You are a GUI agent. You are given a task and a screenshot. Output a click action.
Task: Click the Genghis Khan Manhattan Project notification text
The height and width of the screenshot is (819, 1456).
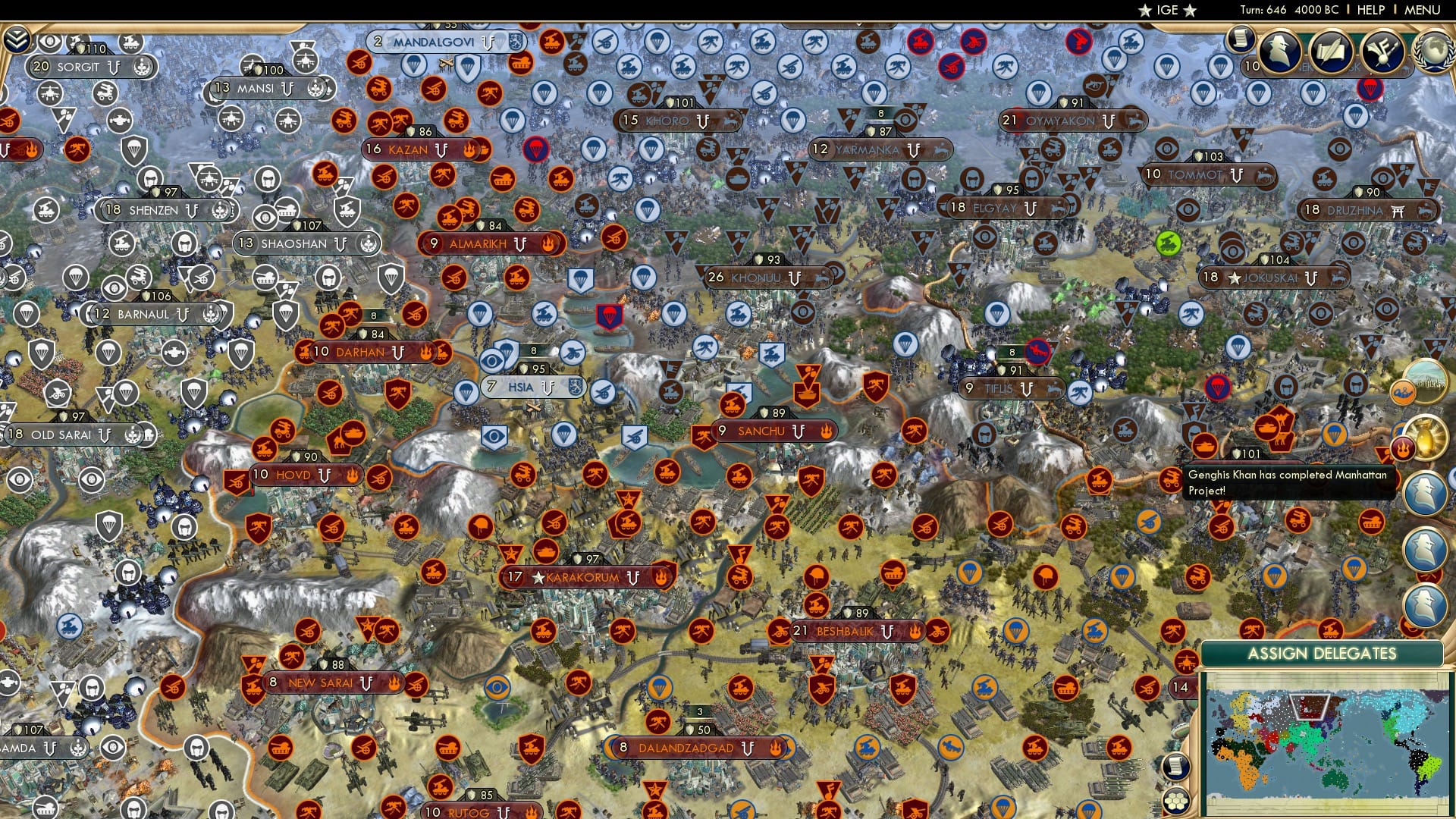pyautogui.click(x=1289, y=483)
